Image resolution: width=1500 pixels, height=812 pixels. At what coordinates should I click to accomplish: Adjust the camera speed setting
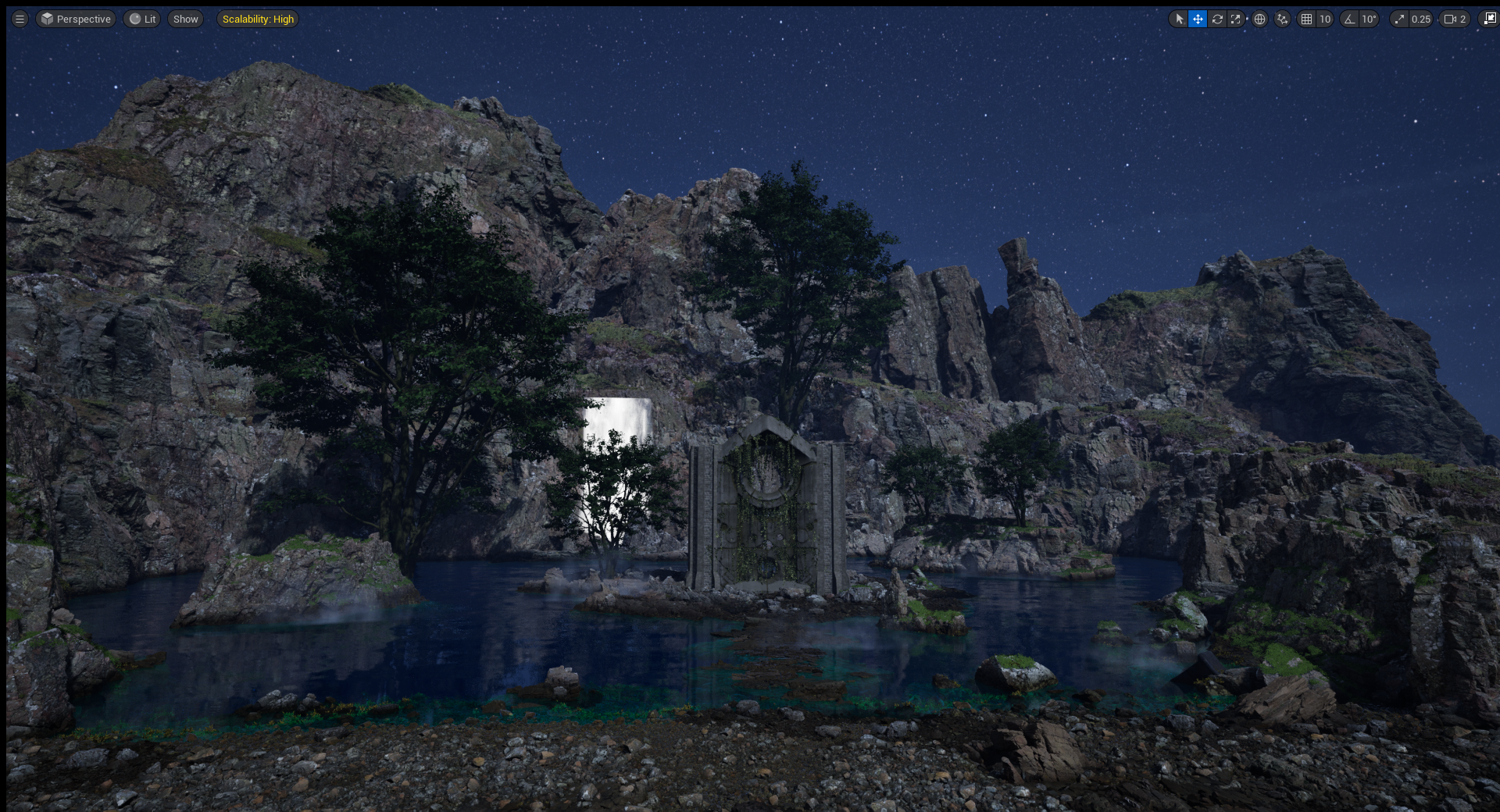tap(1455, 19)
